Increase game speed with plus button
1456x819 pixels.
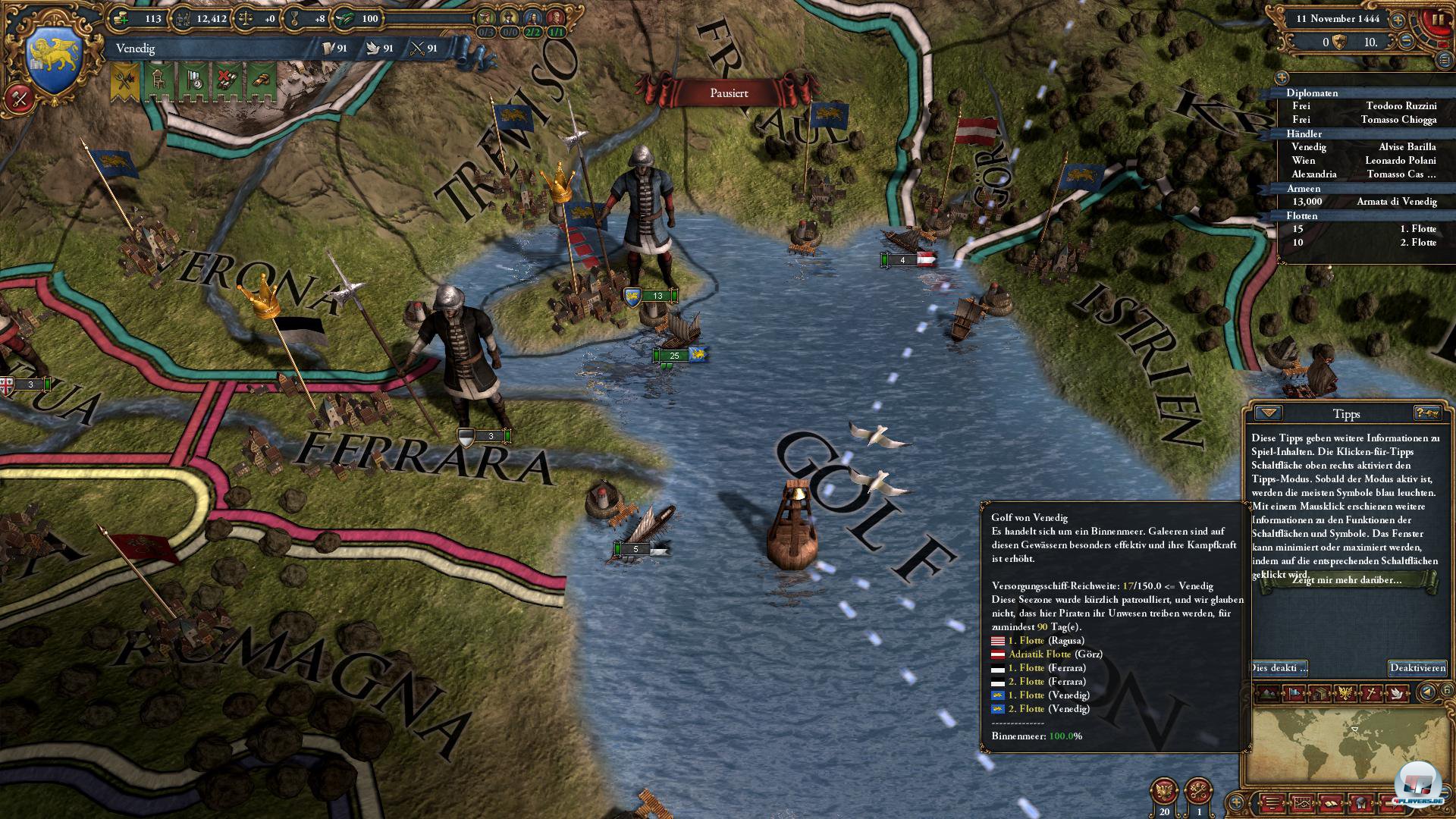1397,20
